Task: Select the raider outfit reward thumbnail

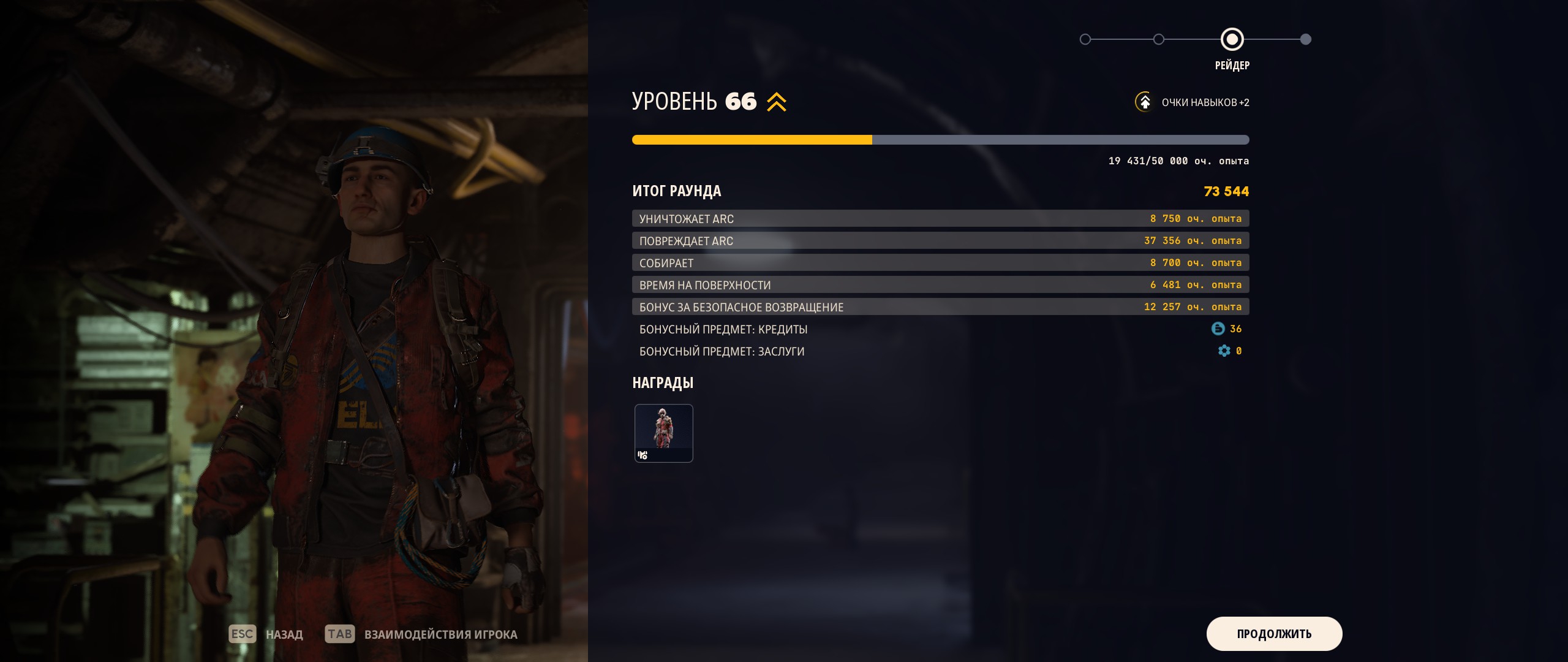Action: pos(663,433)
